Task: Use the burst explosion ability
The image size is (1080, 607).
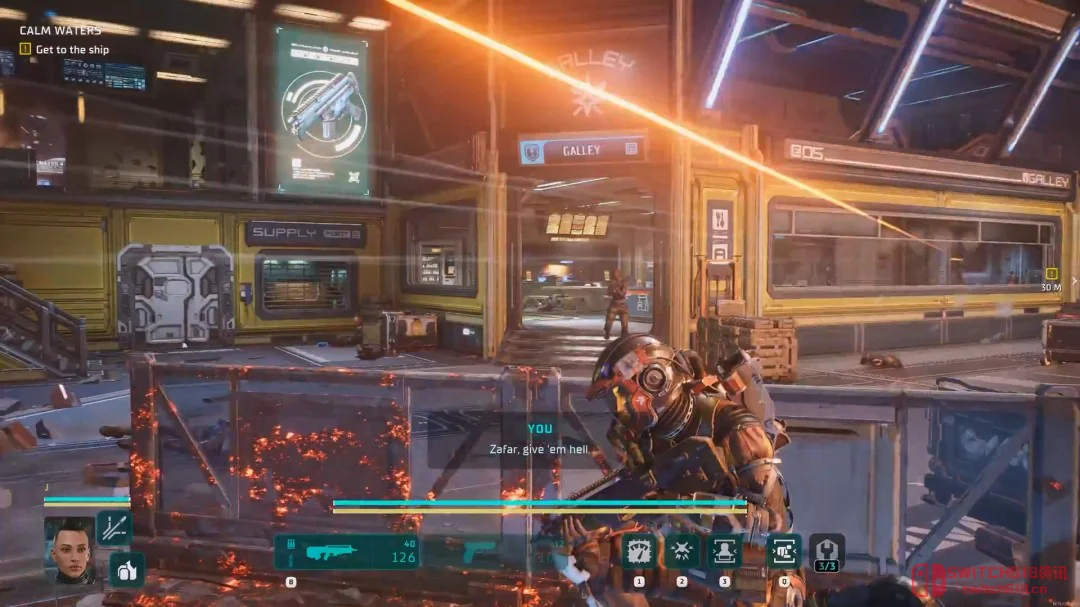Action: click(x=683, y=552)
